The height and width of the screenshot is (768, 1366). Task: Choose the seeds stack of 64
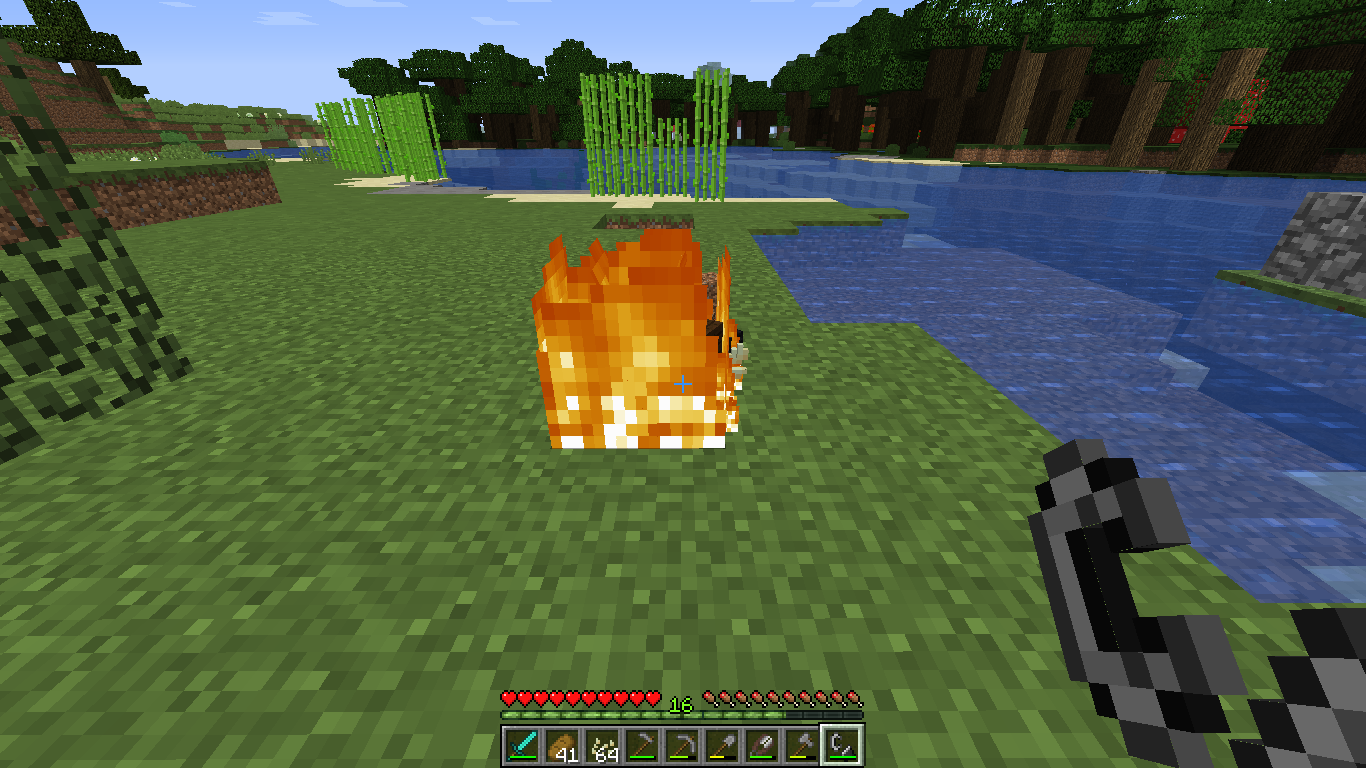click(x=602, y=746)
